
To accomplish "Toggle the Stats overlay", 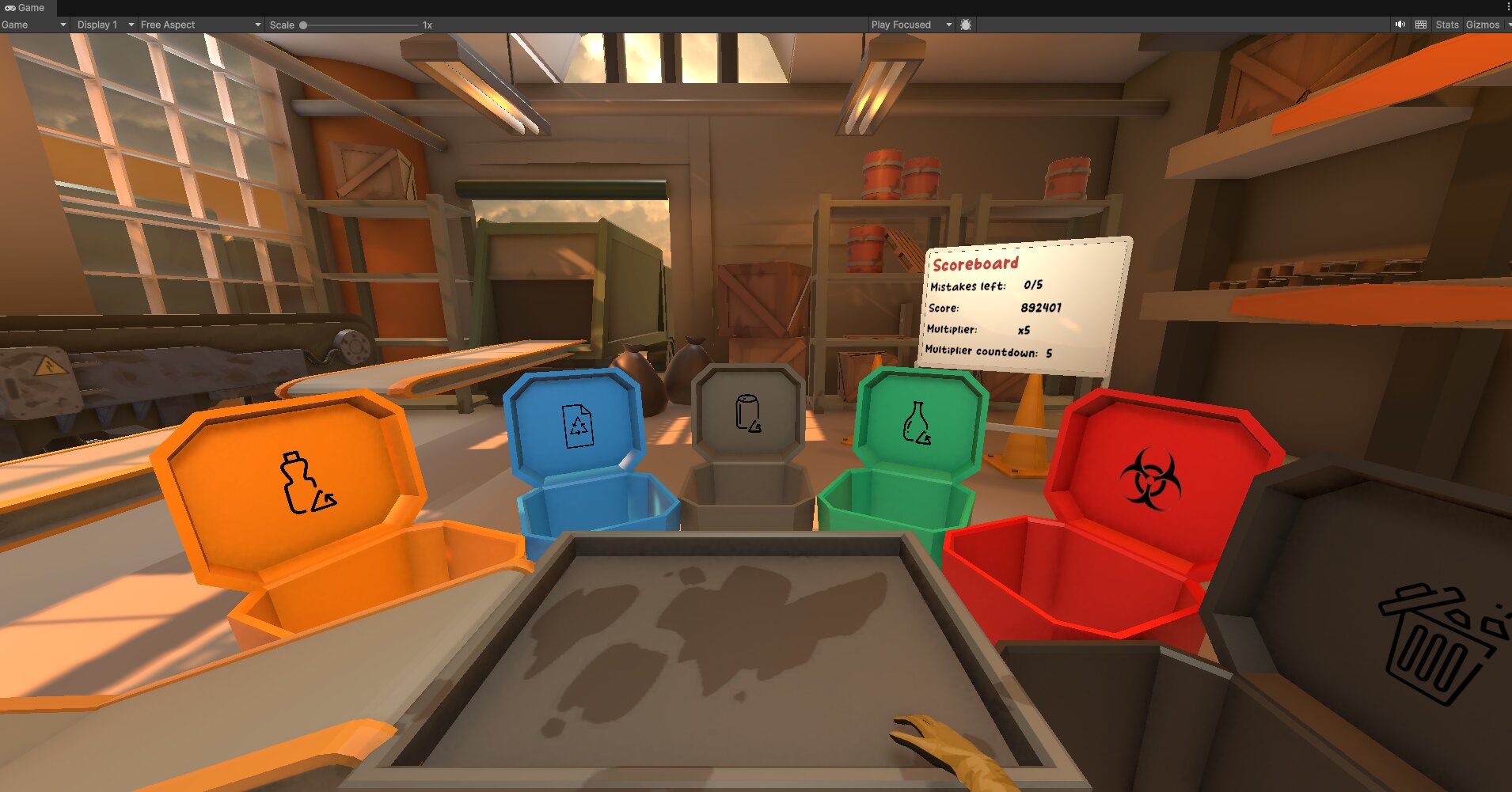I will [1447, 25].
